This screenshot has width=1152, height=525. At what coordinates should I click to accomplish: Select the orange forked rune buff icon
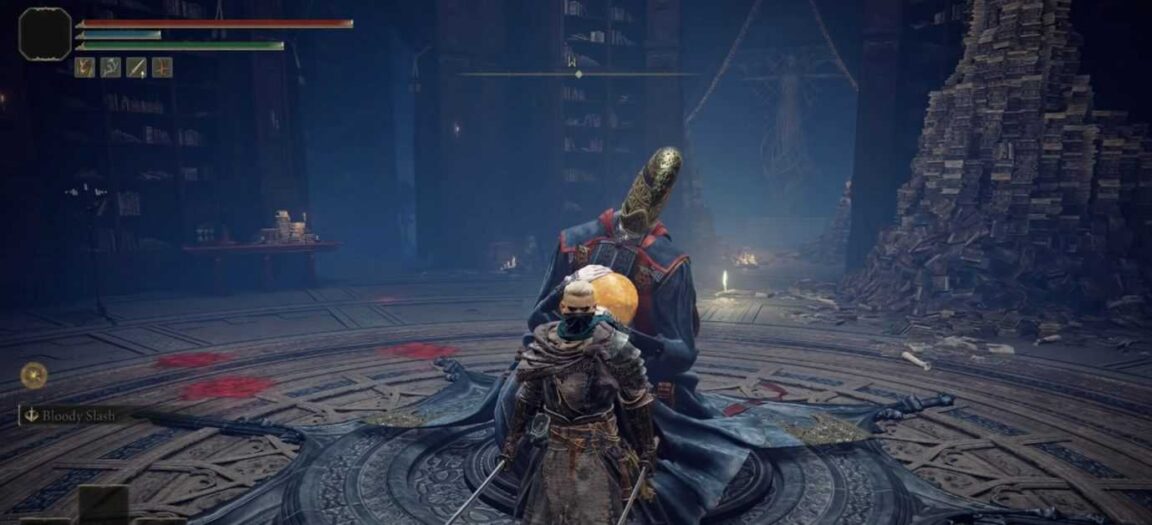tap(85, 67)
